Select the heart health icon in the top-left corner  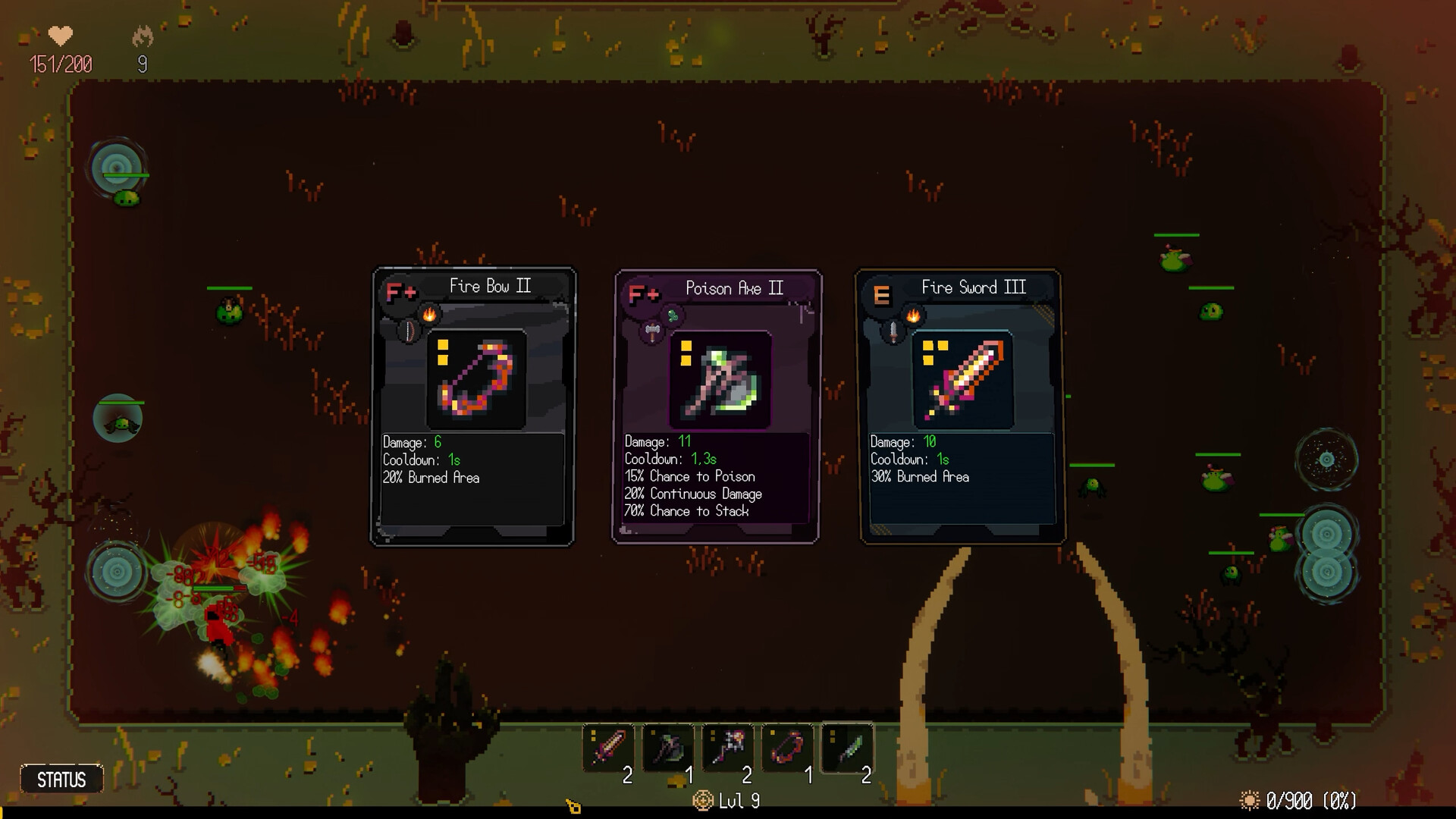click(x=60, y=36)
